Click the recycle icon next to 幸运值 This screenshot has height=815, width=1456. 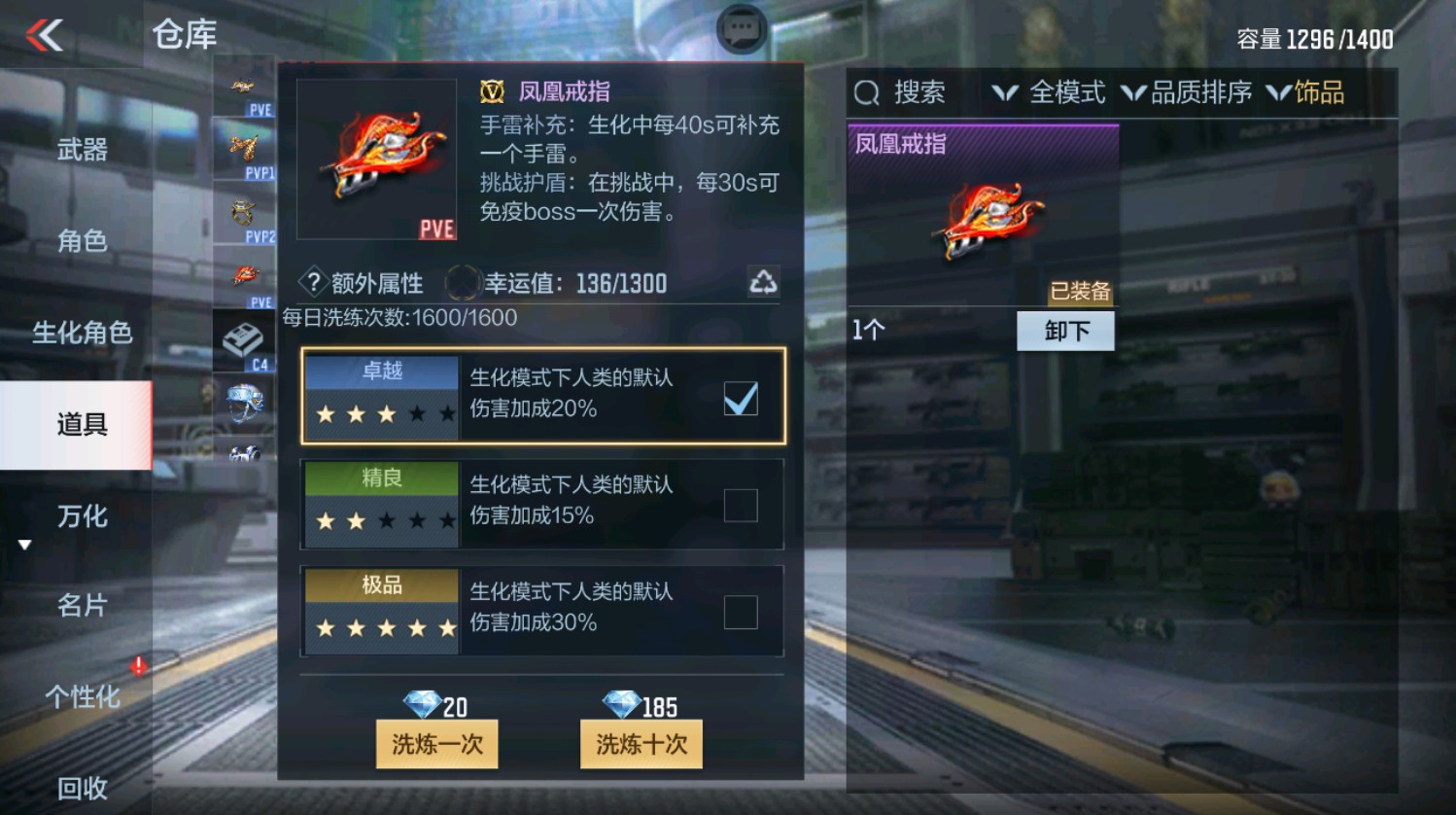click(x=764, y=281)
